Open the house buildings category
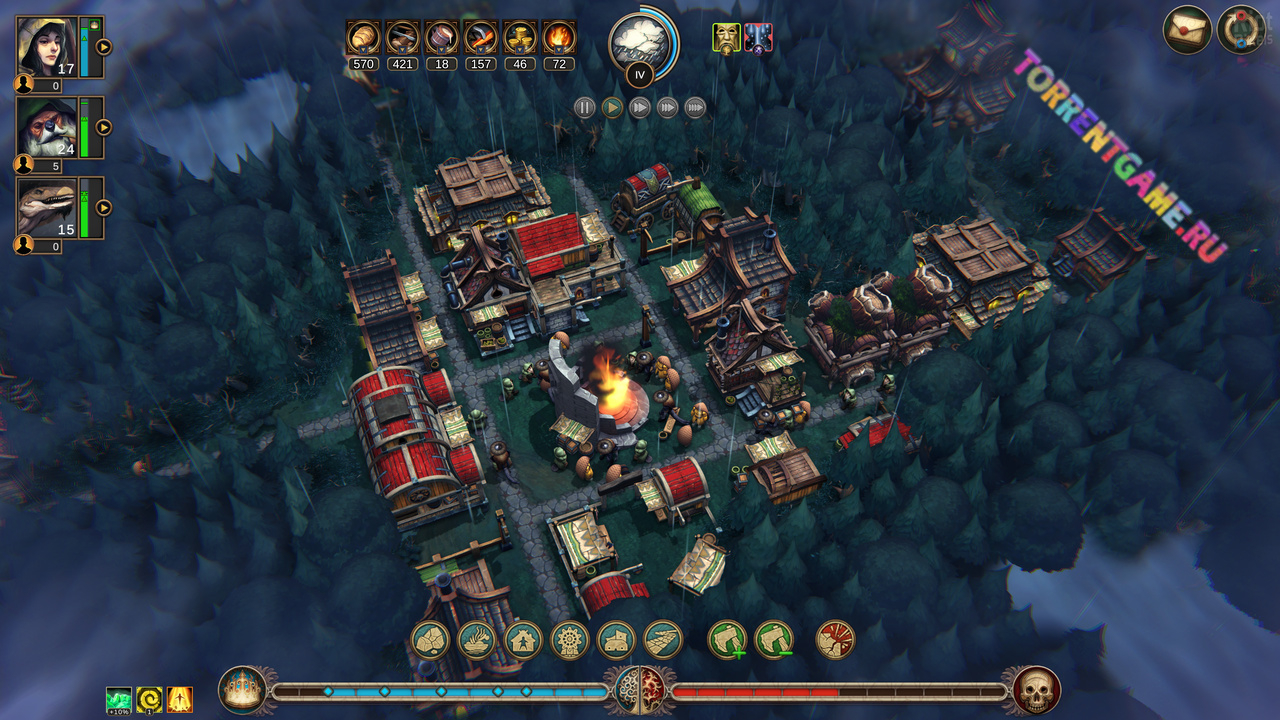Image resolution: width=1280 pixels, height=720 pixels. click(523, 640)
